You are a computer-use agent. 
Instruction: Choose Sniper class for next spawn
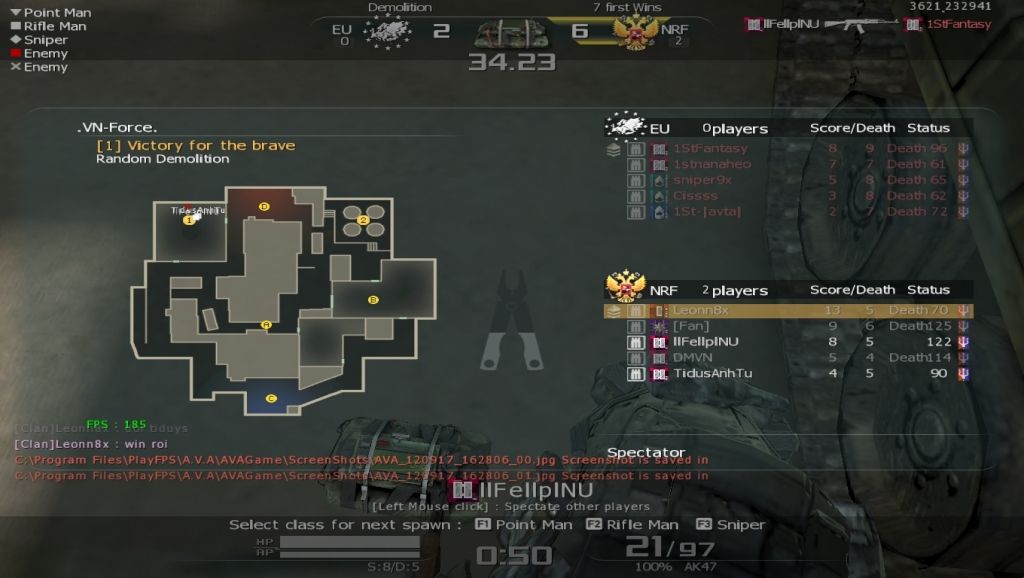tap(731, 525)
